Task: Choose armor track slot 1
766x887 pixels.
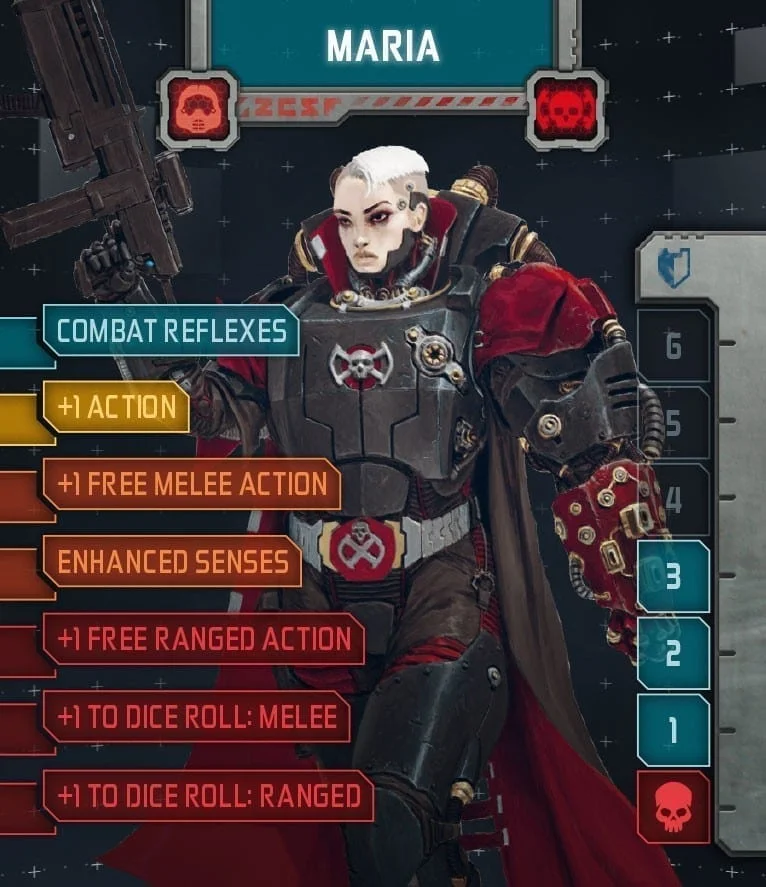Action: 673,730
